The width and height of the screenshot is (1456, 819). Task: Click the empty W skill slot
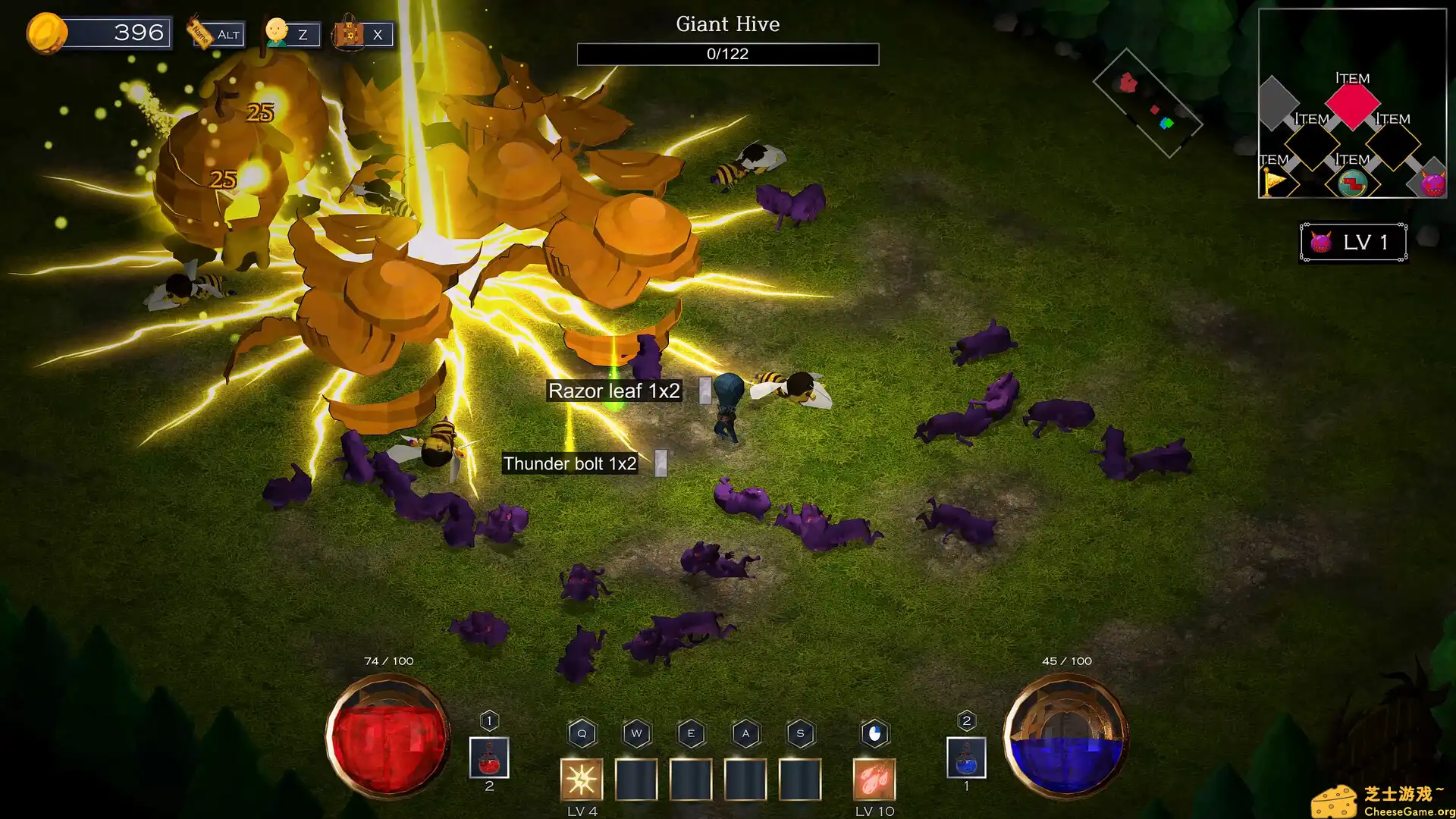pyautogui.click(x=635, y=780)
